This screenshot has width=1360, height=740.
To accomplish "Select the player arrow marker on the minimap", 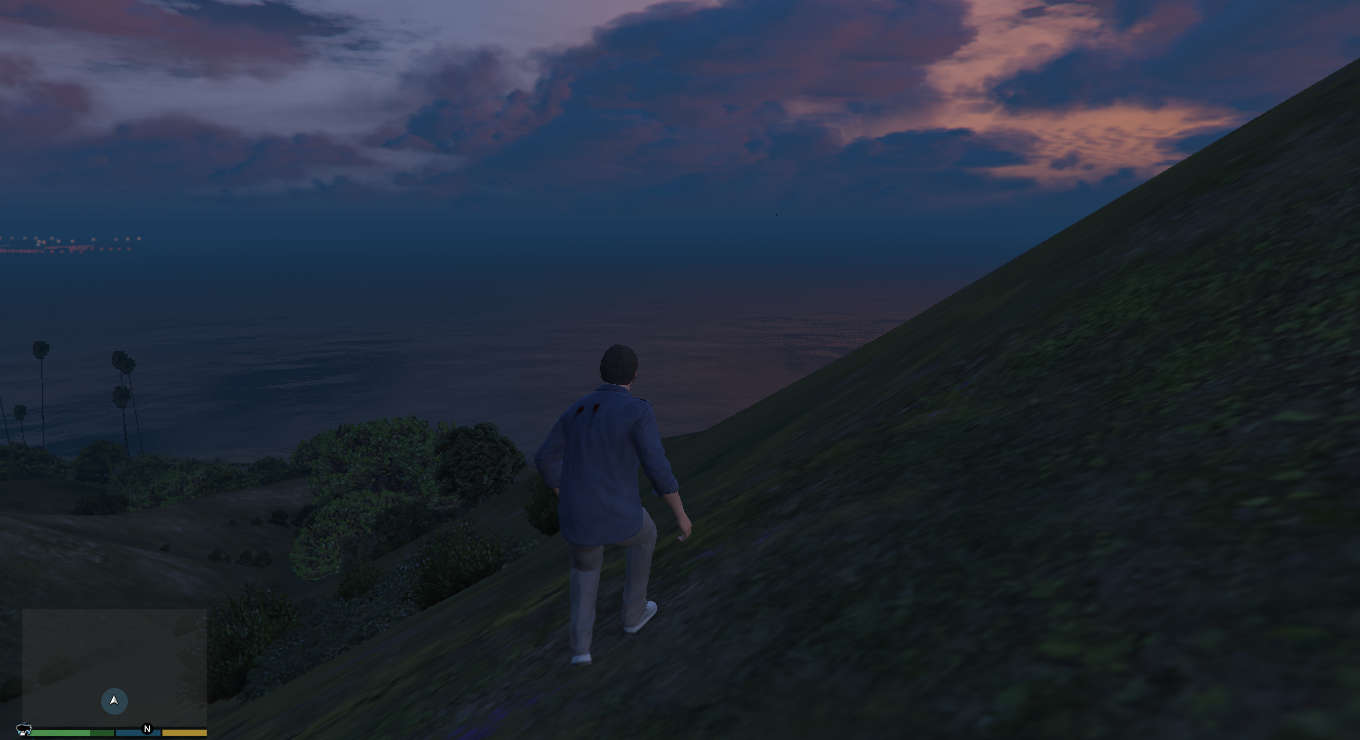I will point(114,701).
